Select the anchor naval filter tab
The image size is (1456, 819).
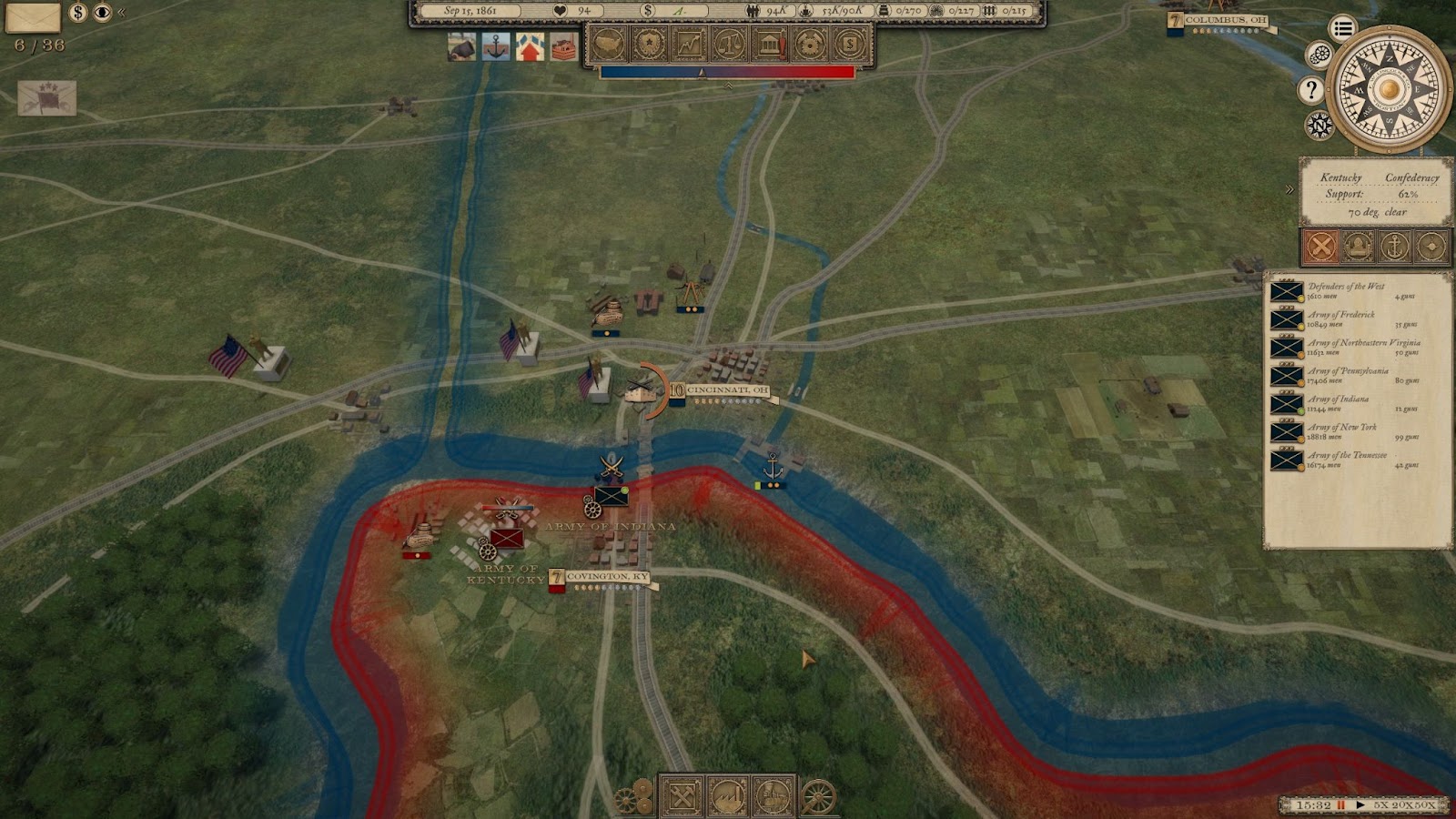(1394, 246)
